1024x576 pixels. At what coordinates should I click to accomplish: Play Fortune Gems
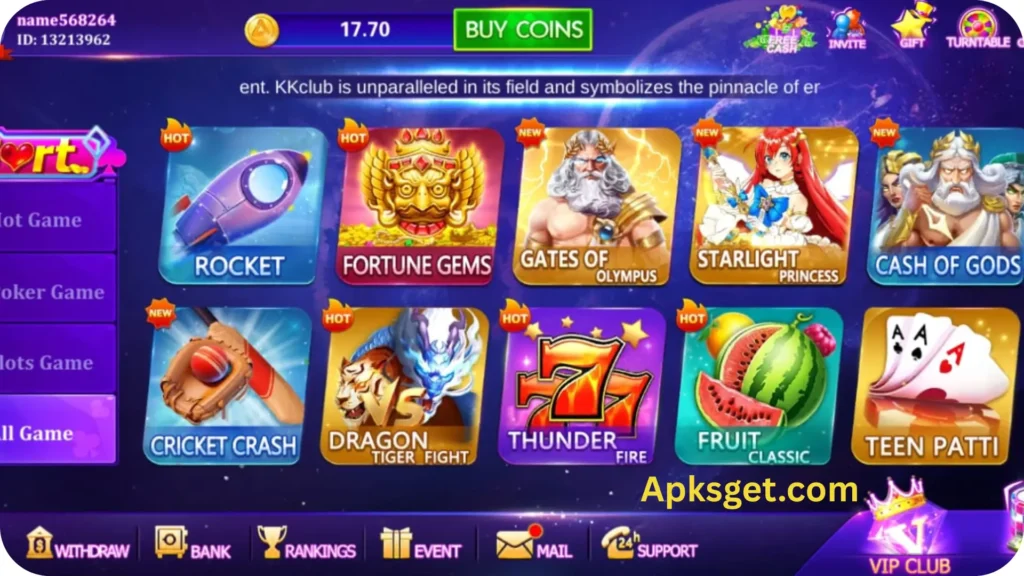click(418, 205)
